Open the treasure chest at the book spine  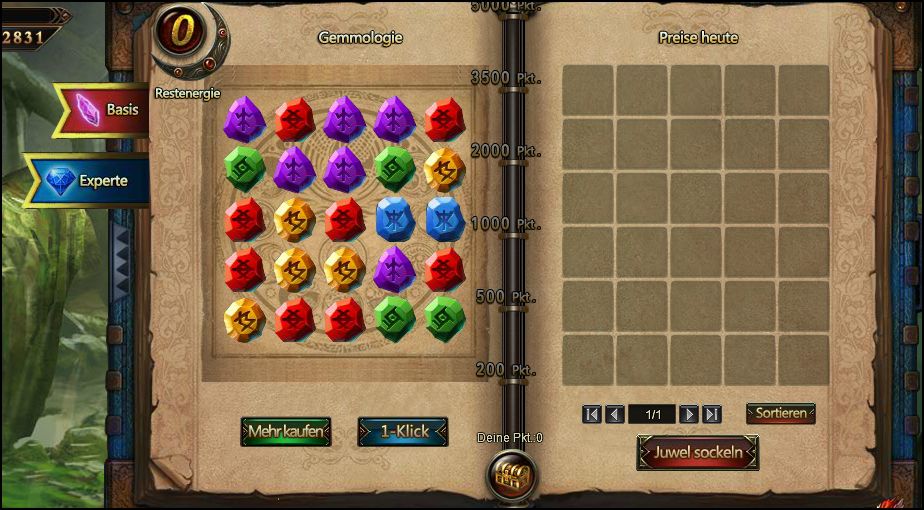tap(511, 475)
